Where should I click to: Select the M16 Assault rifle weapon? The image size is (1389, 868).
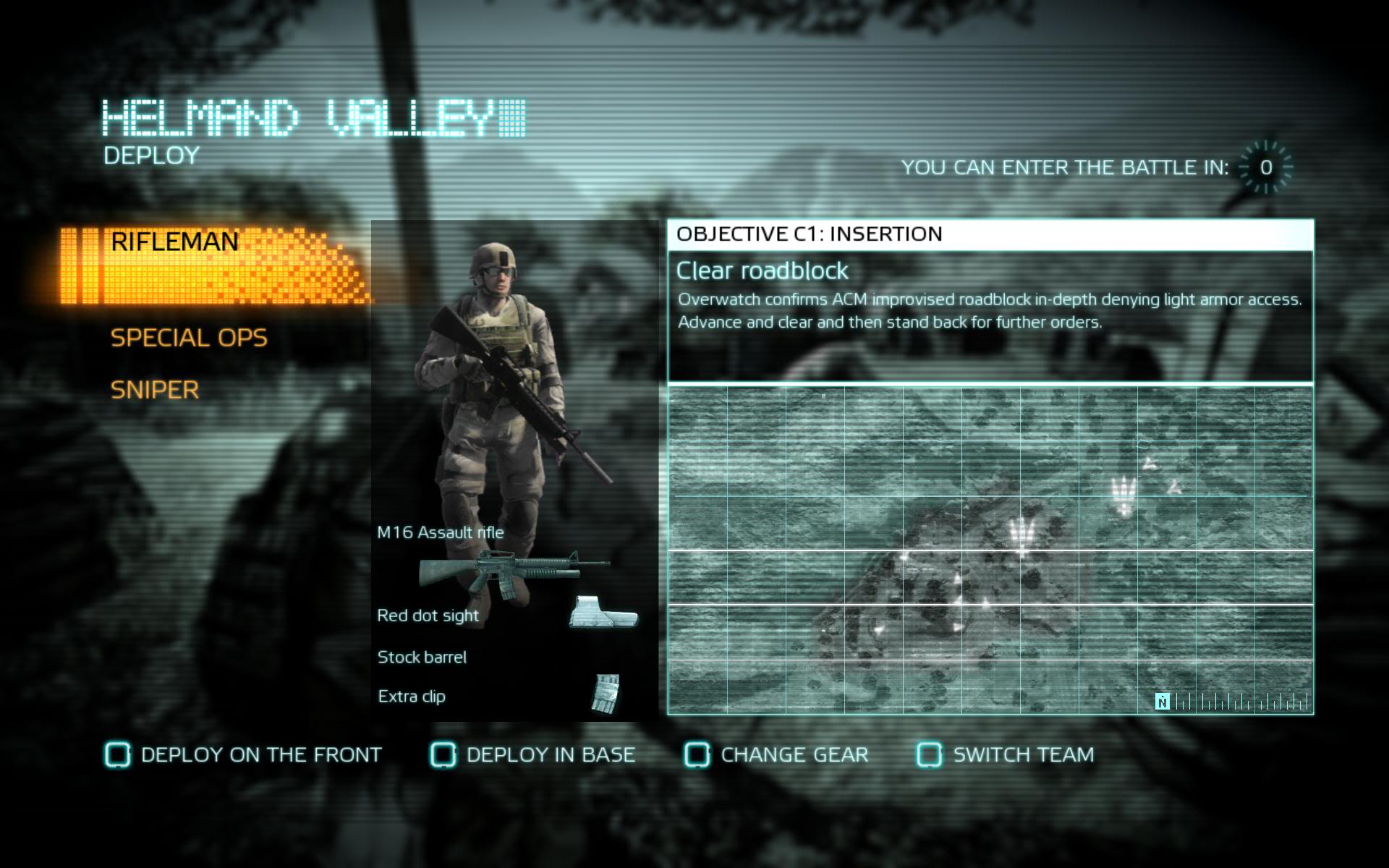tap(441, 533)
